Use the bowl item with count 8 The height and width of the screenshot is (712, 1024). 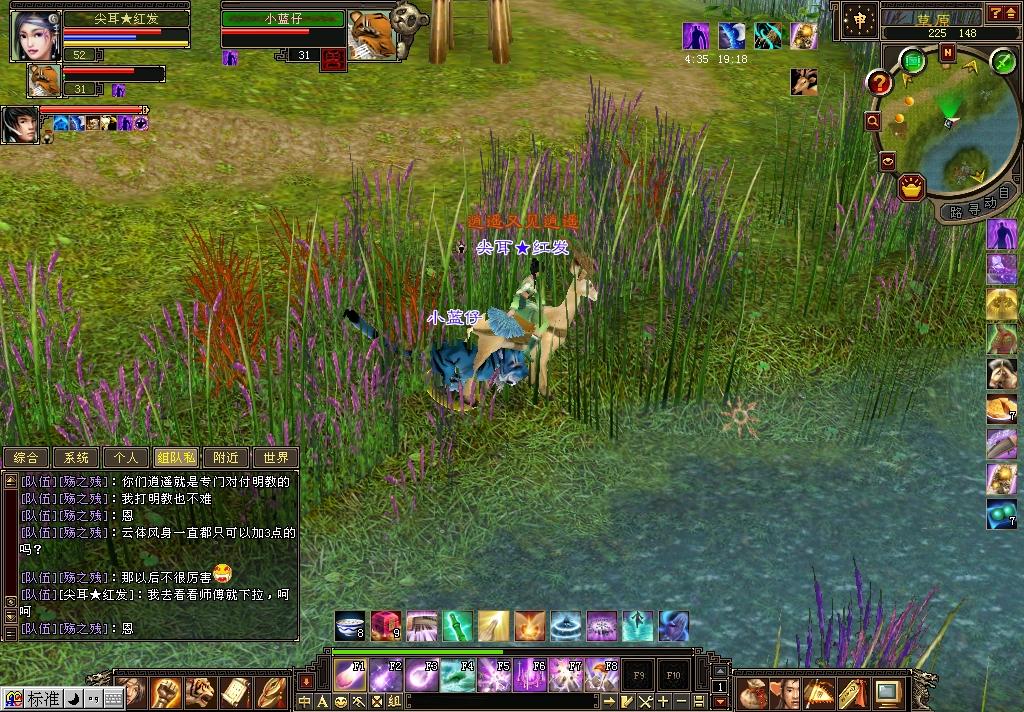click(350, 626)
